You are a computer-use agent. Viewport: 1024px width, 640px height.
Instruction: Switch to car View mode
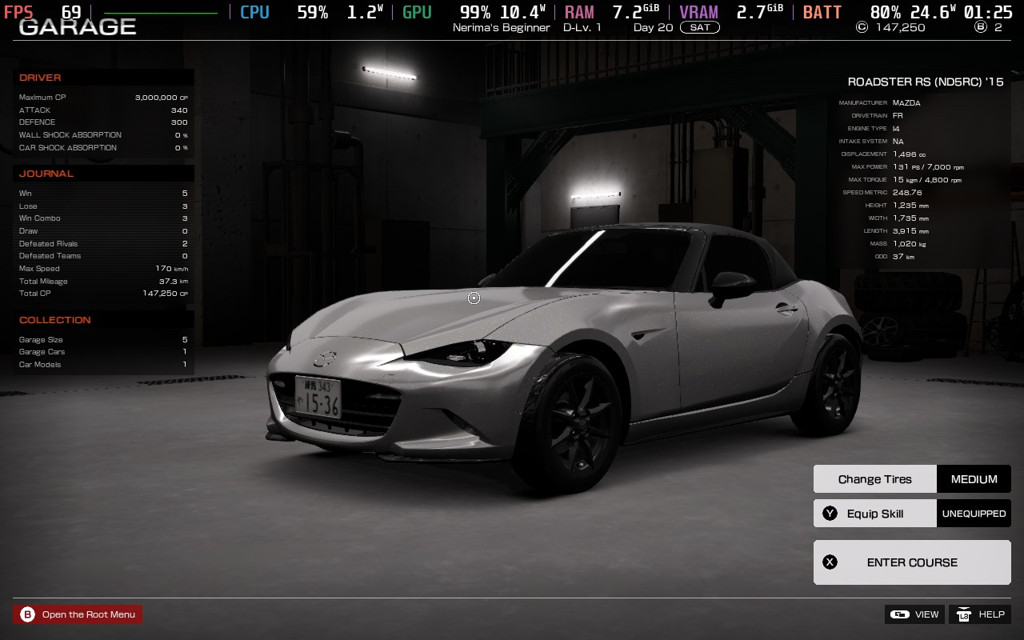(914, 614)
